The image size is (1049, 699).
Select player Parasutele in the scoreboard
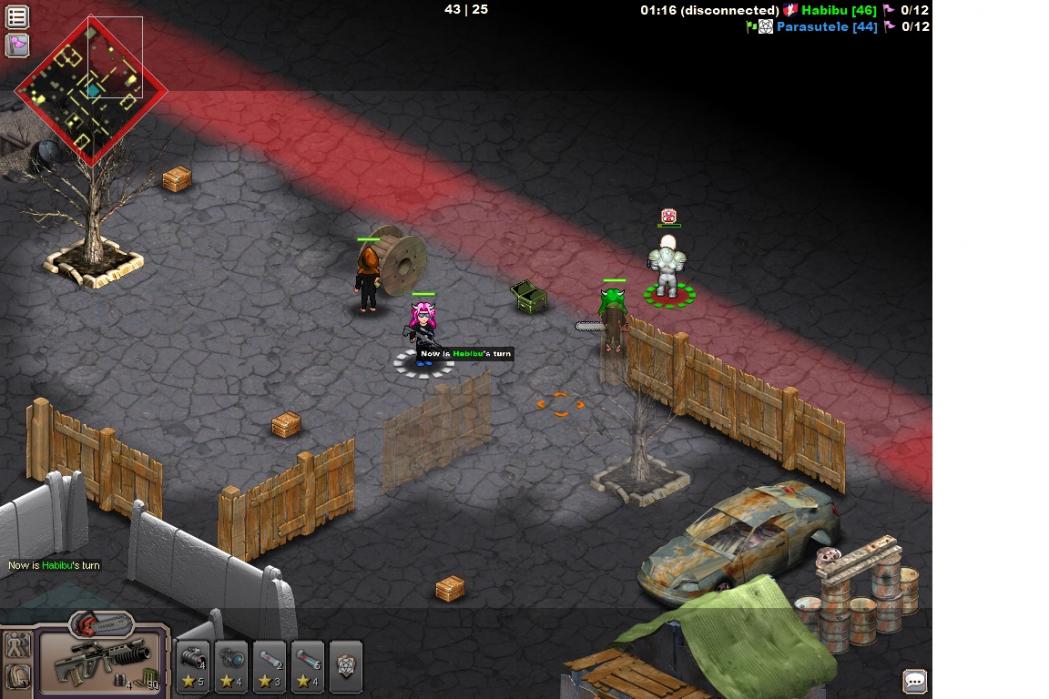(826, 27)
